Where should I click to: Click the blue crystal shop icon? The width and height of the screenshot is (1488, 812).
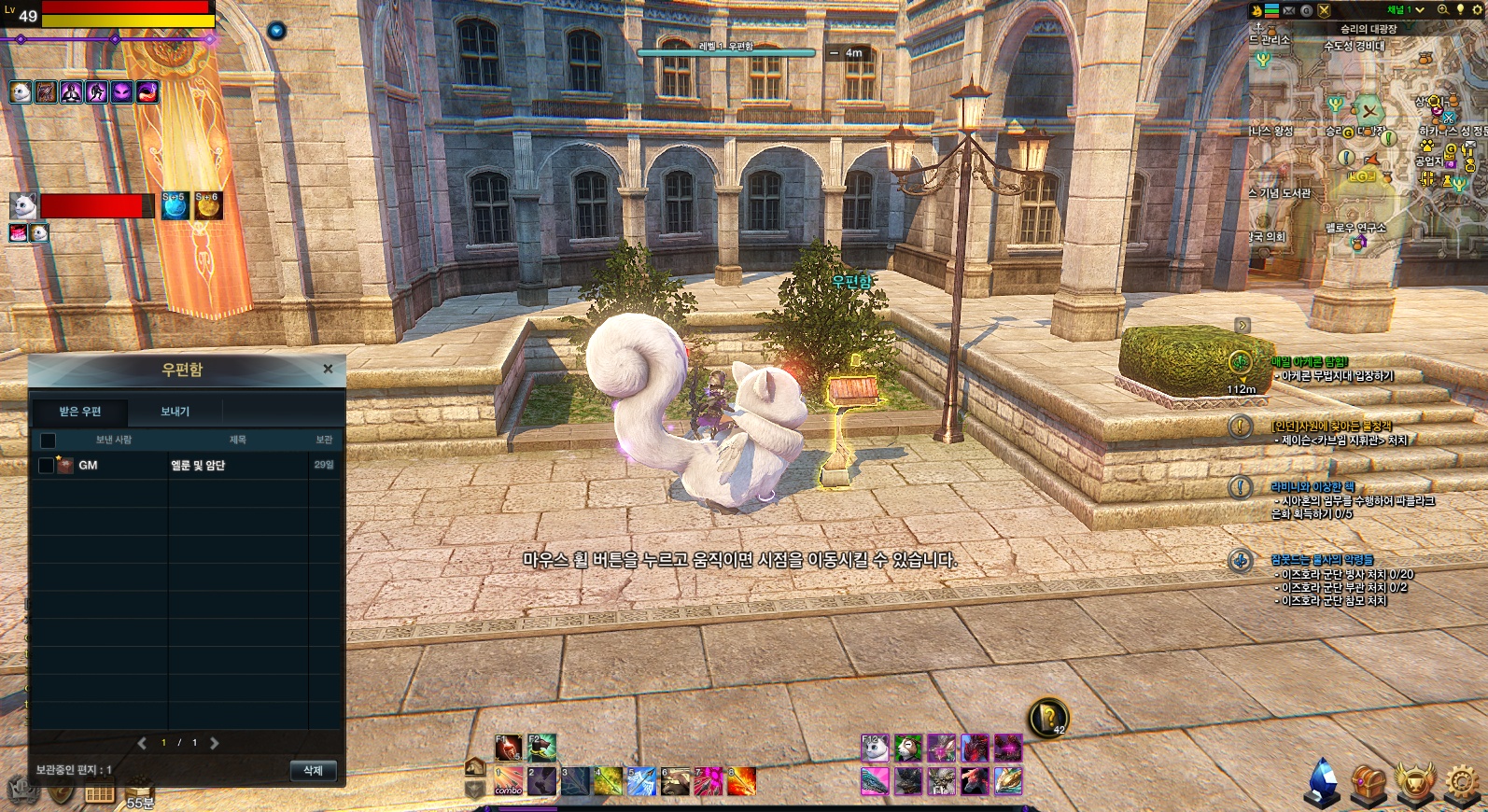pyautogui.click(x=1322, y=782)
